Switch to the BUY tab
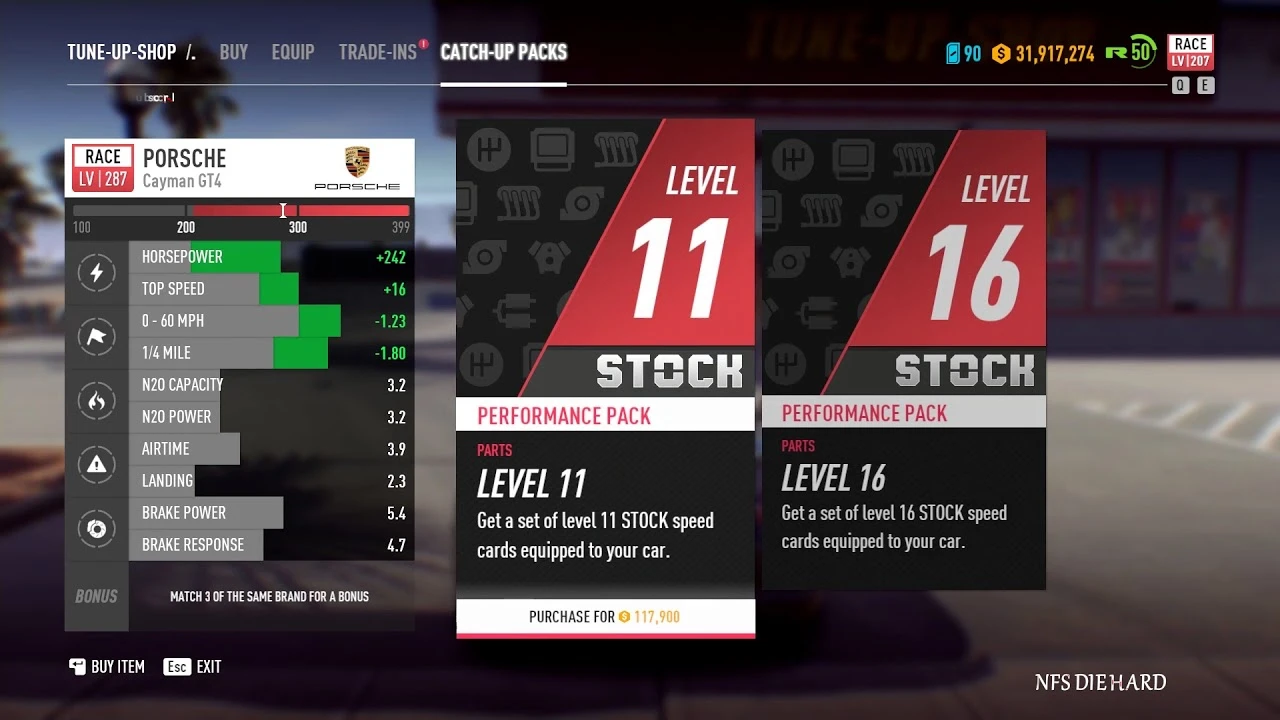Screen dimensions: 1280x720 [233, 52]
